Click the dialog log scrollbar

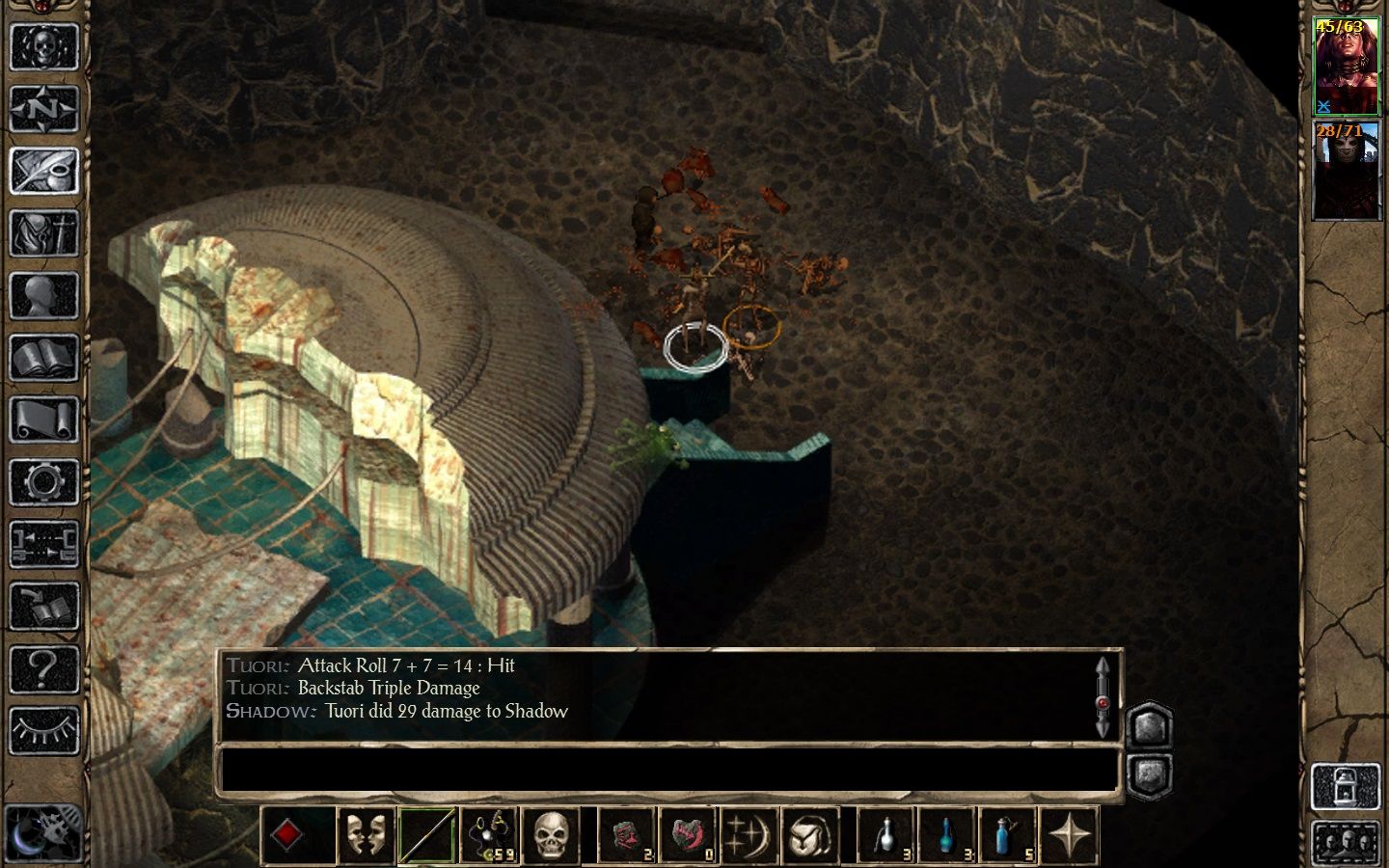[x=1103, y=696]
